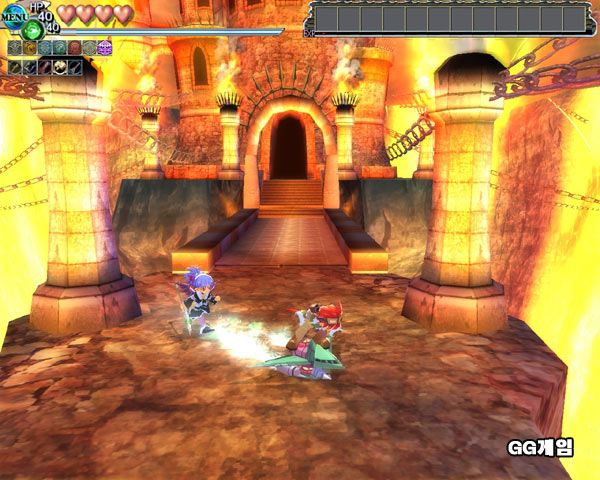
Task: Choose the golden glowing item slot
Action: click(x=60, y=66)
